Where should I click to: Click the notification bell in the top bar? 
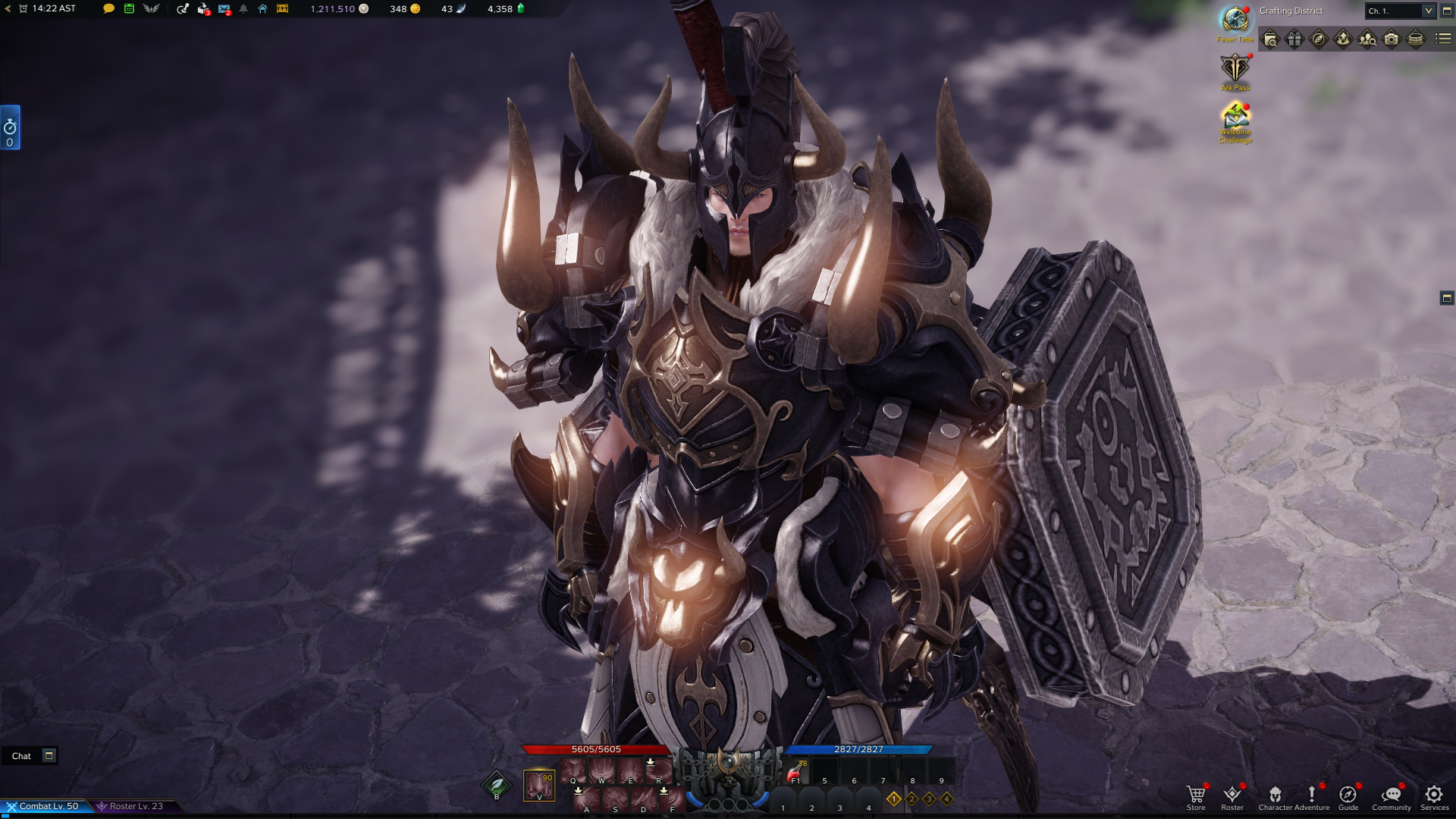(243, 10)
